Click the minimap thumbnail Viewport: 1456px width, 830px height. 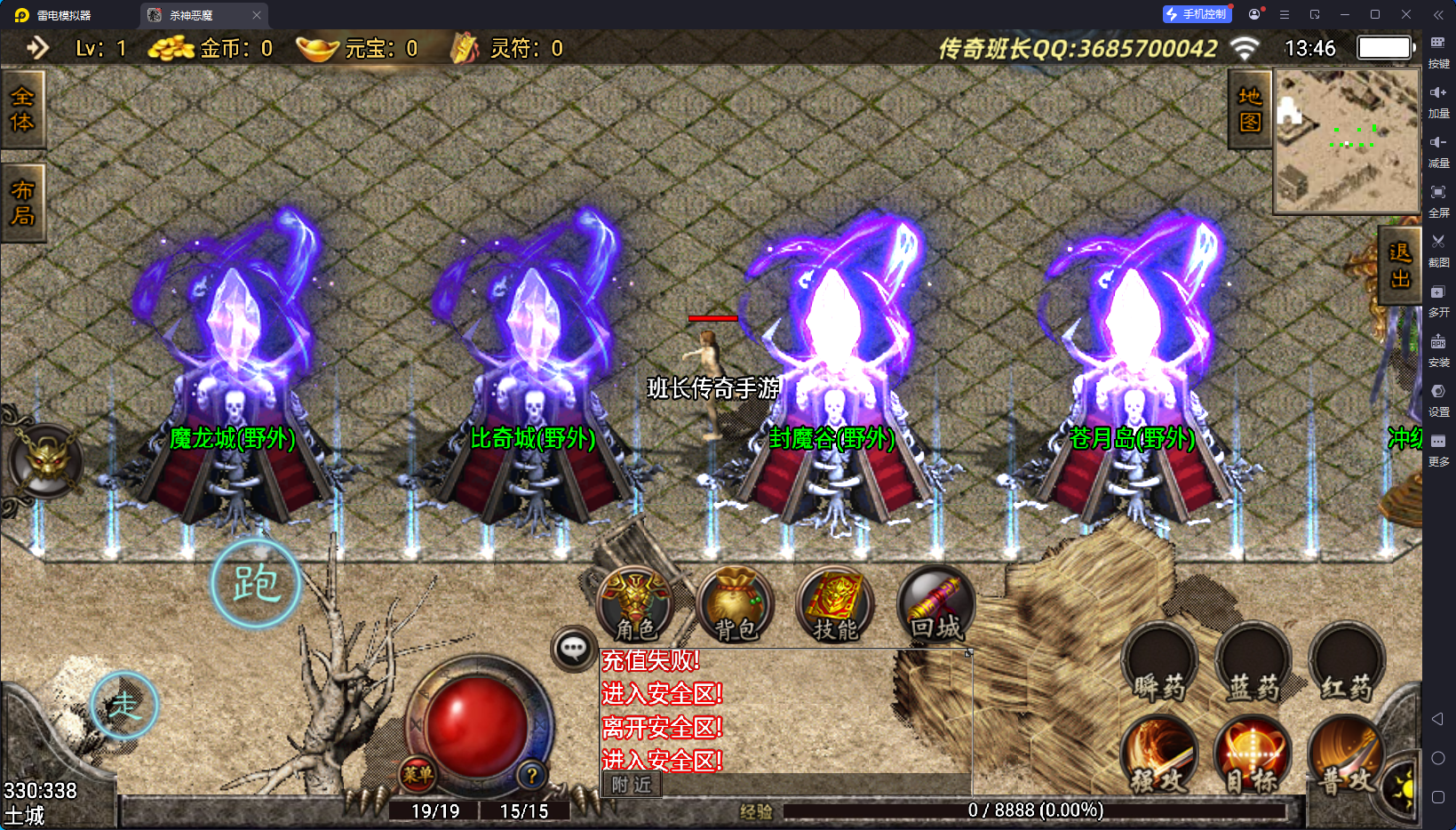1347,141
